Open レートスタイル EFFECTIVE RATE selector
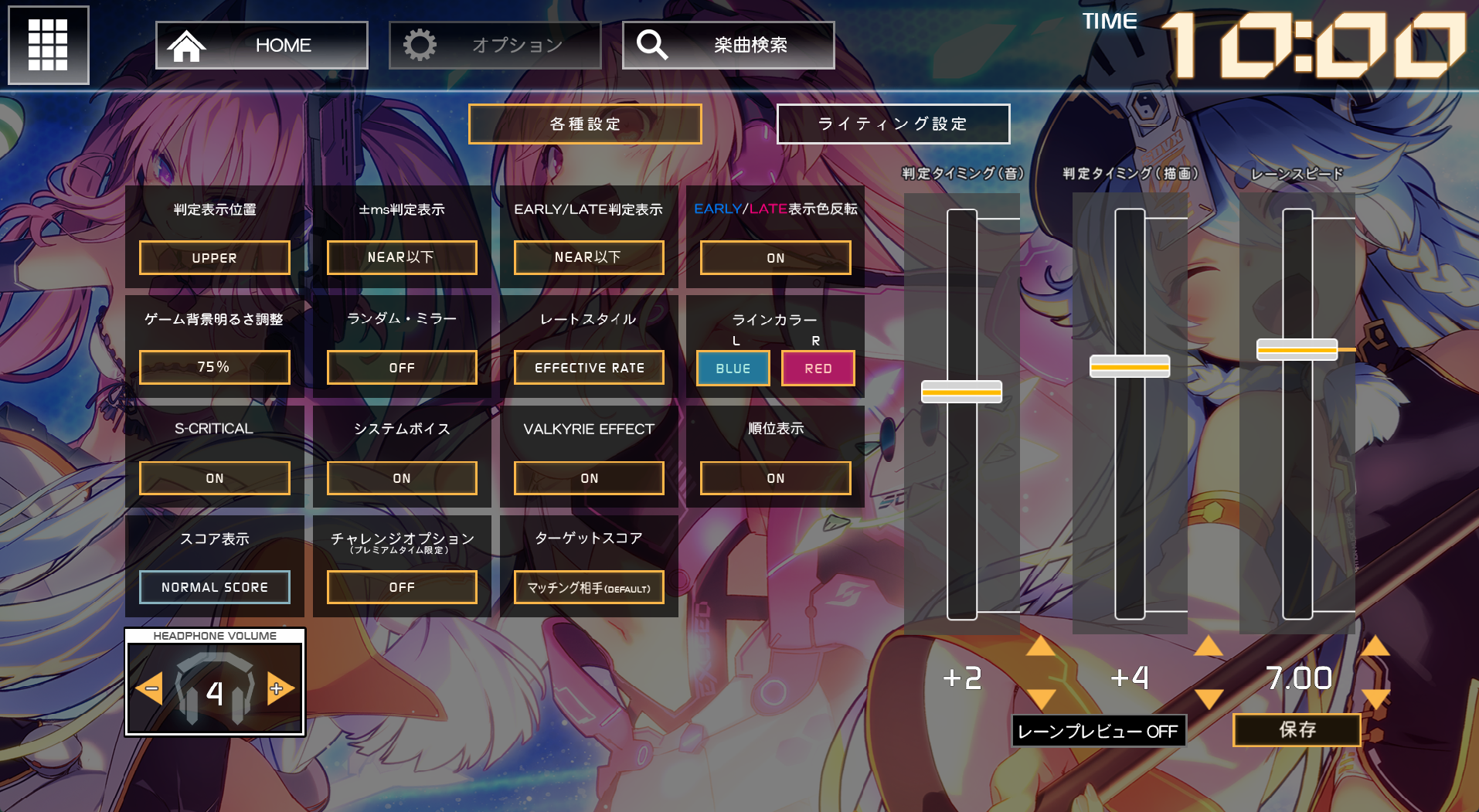This screenshot has width=1479, height=812. (x=588, y=367)
